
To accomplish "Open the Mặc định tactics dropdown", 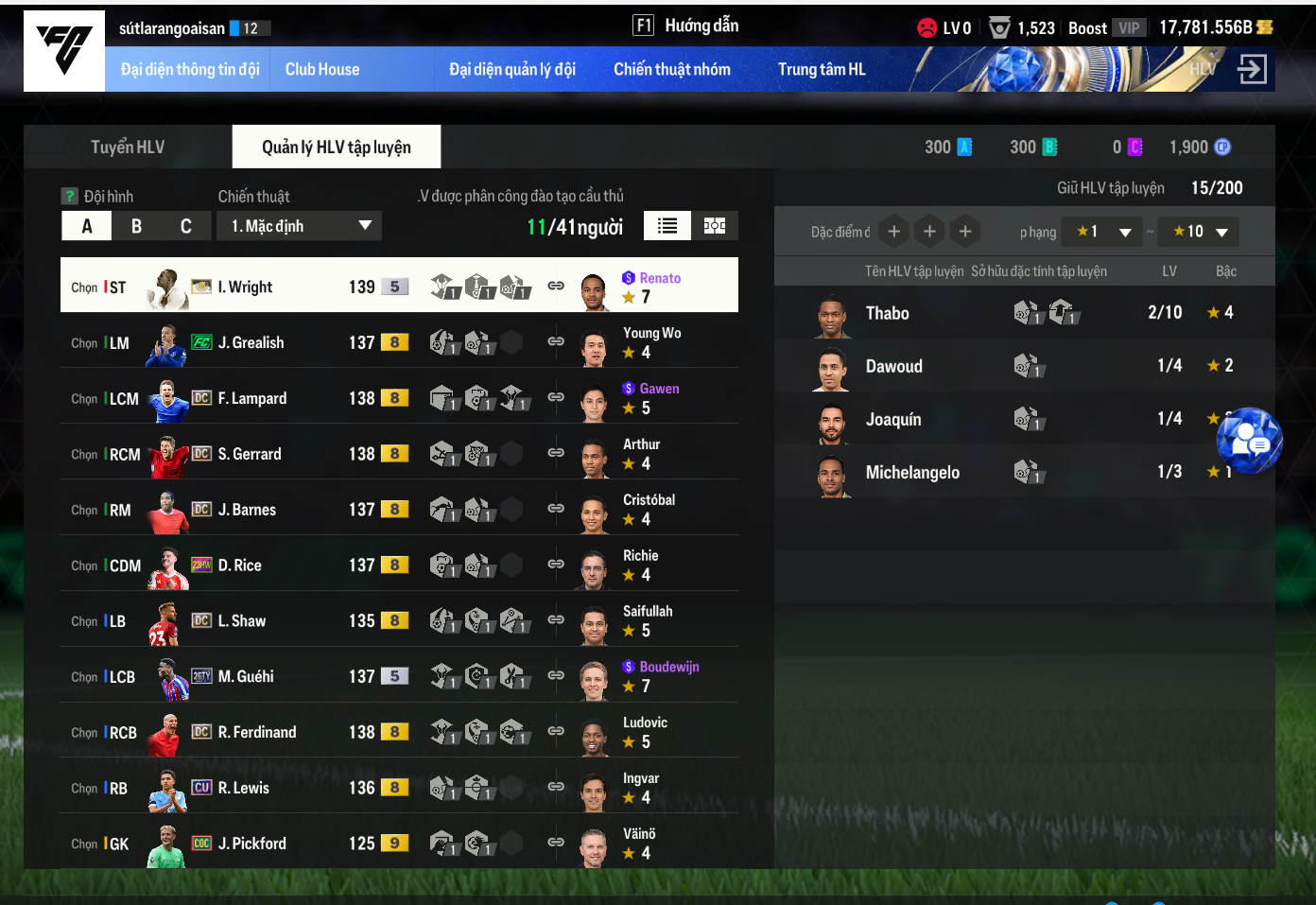I will click(299, 227).
